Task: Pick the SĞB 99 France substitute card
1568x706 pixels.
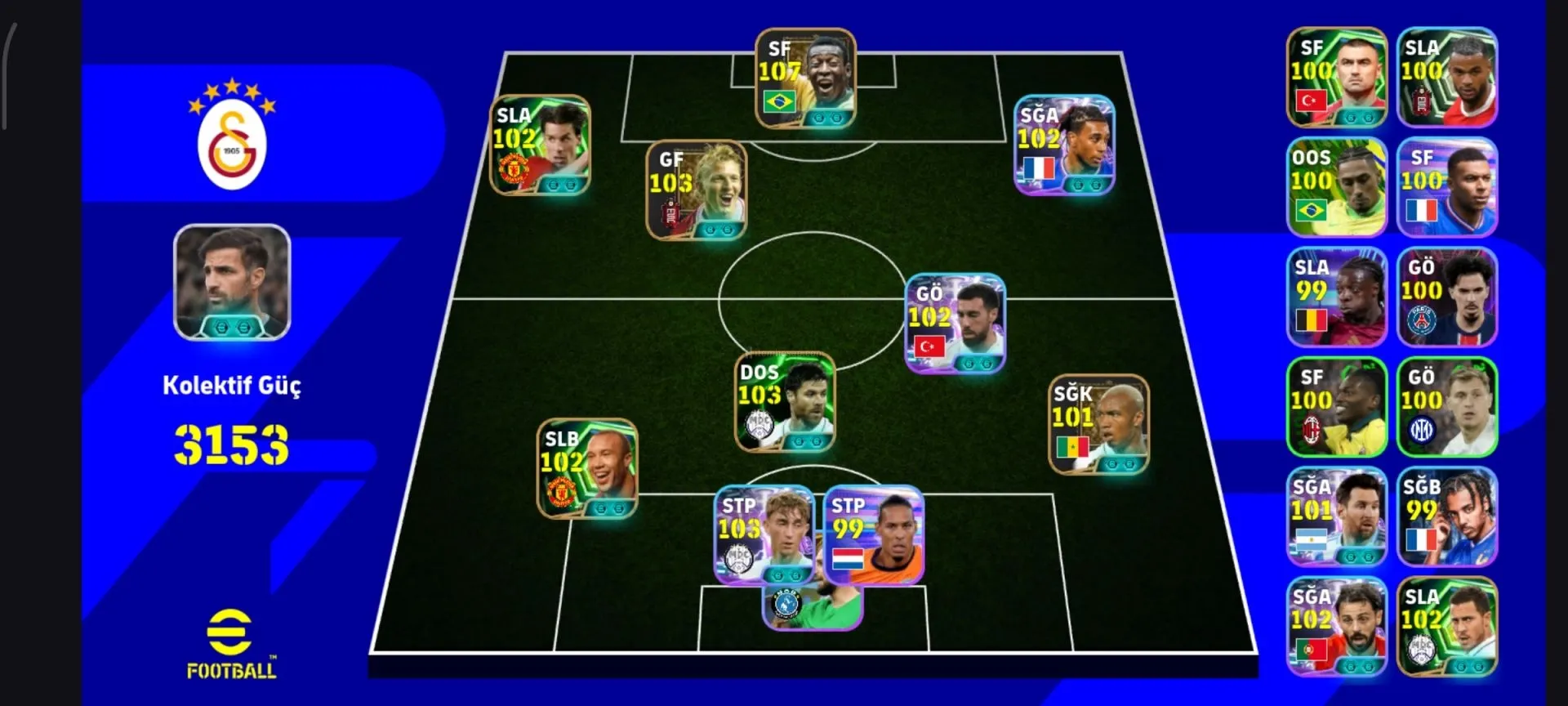Action: point(1446,516)
